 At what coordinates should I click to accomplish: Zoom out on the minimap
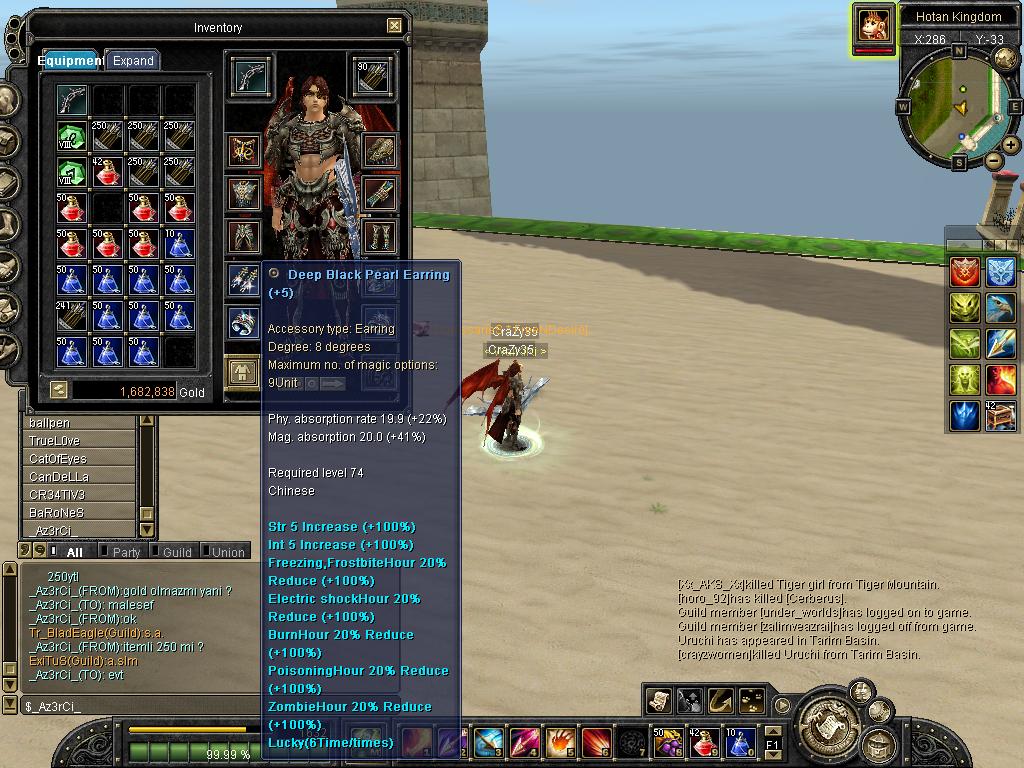[x=993, y=161]
